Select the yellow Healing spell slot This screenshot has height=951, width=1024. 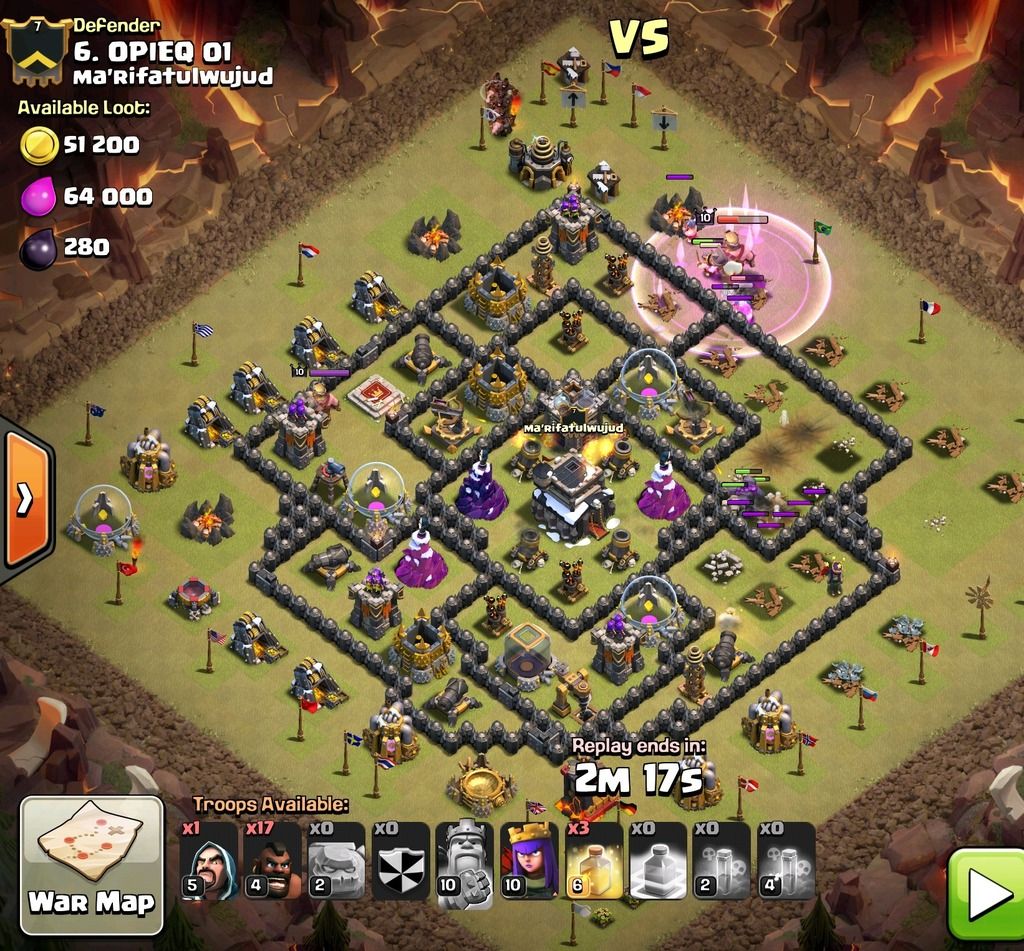click(x=594, y=861)
